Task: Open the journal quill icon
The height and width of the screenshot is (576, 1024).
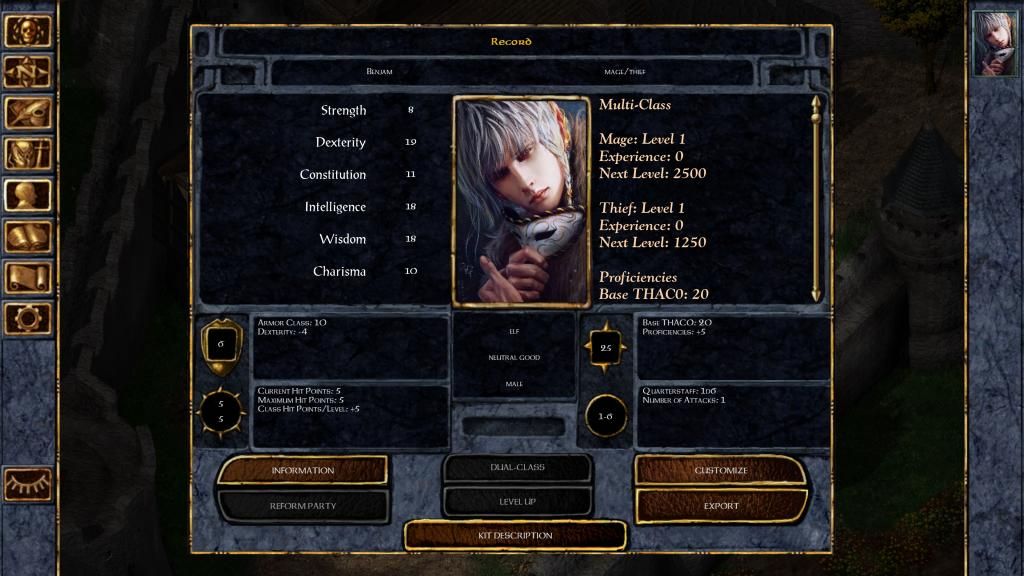Action: (27, 113)
